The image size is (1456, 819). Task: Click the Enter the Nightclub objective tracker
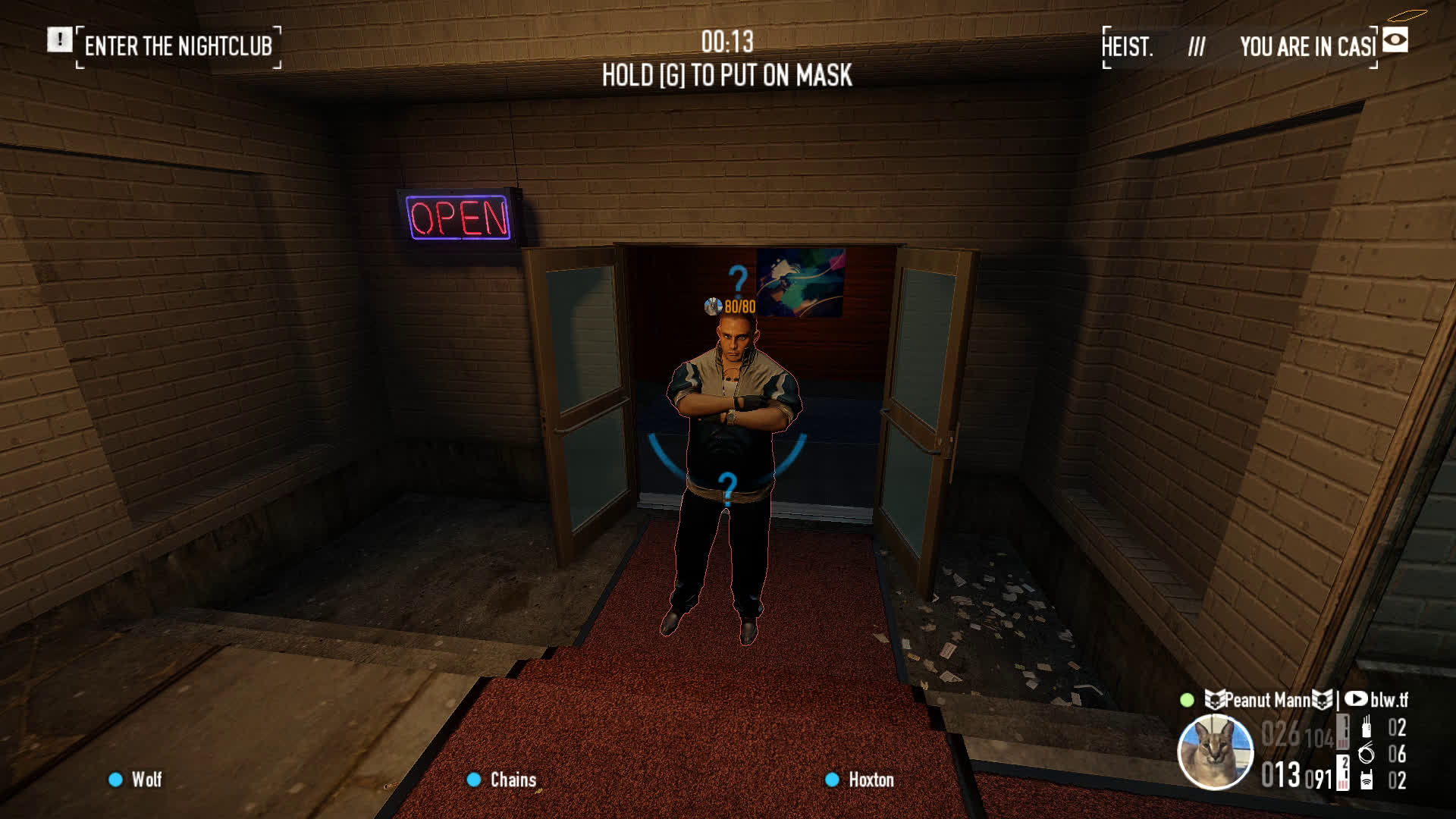(178, 46)
